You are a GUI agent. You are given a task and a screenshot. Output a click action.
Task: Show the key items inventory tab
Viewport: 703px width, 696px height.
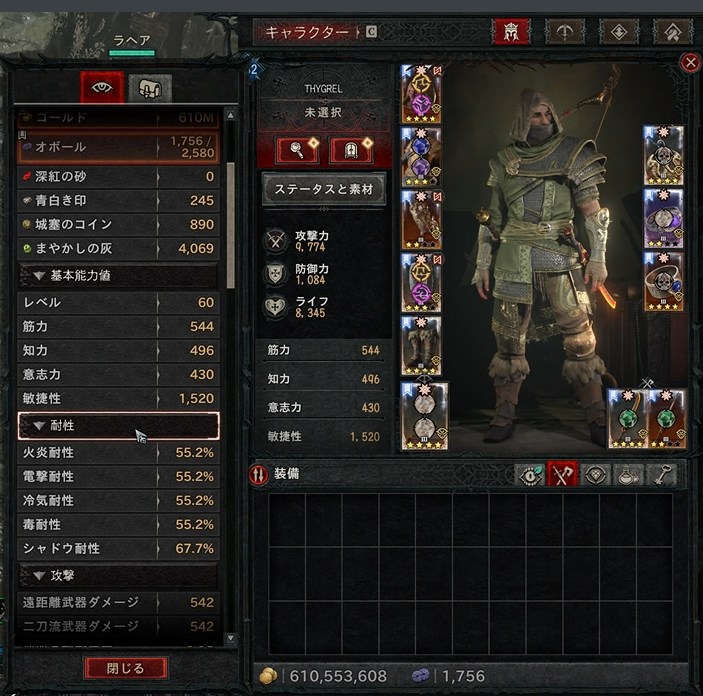(663, 475)
